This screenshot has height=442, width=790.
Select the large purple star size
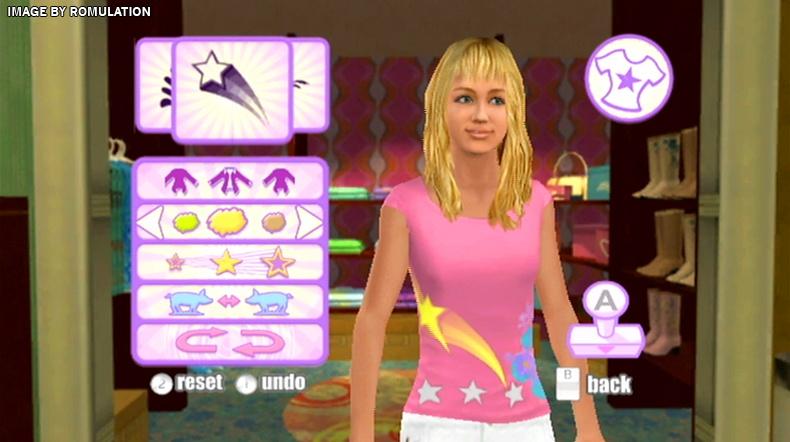tap(278, 262)
